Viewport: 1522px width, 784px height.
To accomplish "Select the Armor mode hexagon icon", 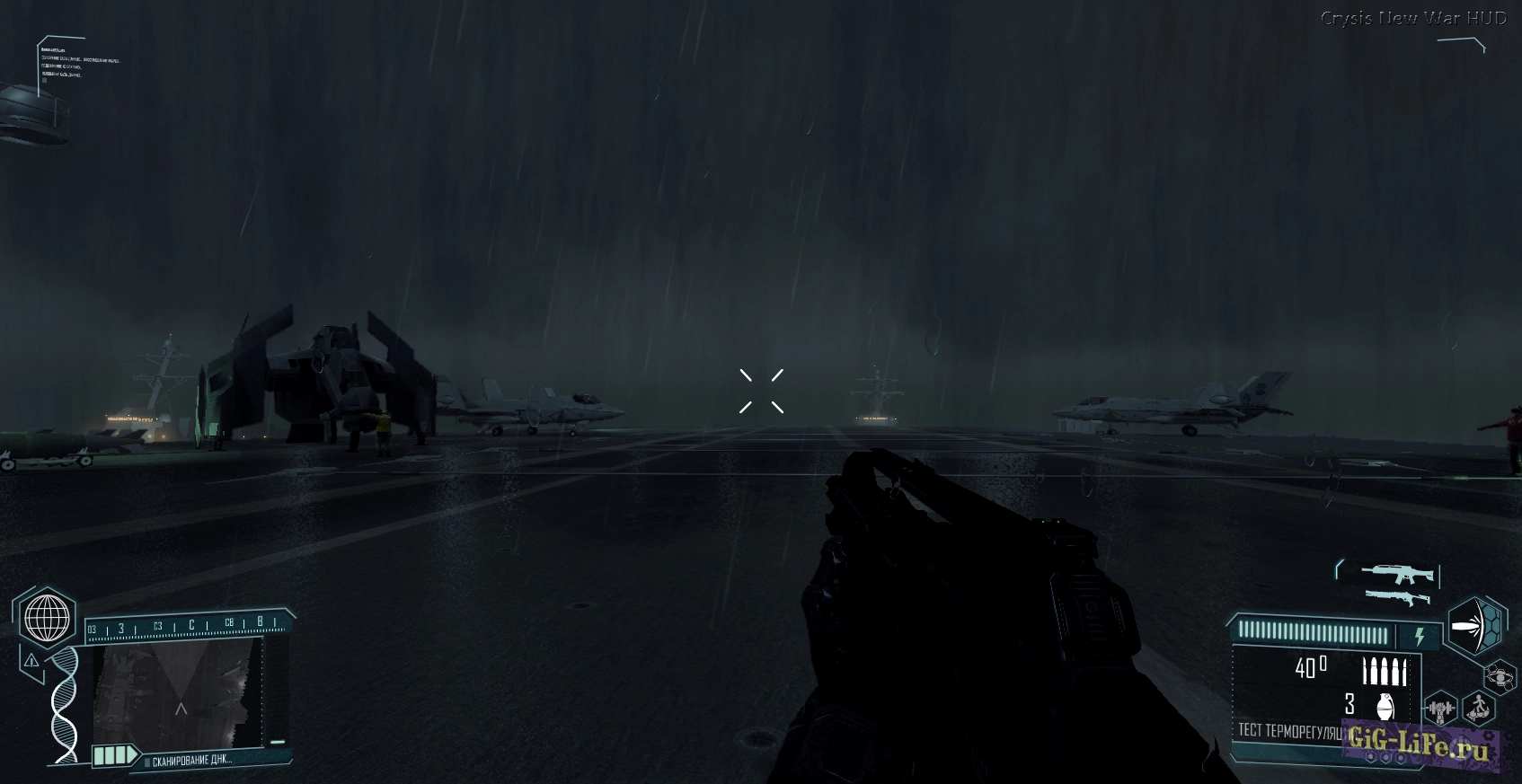I will (x=1475, y=623).
